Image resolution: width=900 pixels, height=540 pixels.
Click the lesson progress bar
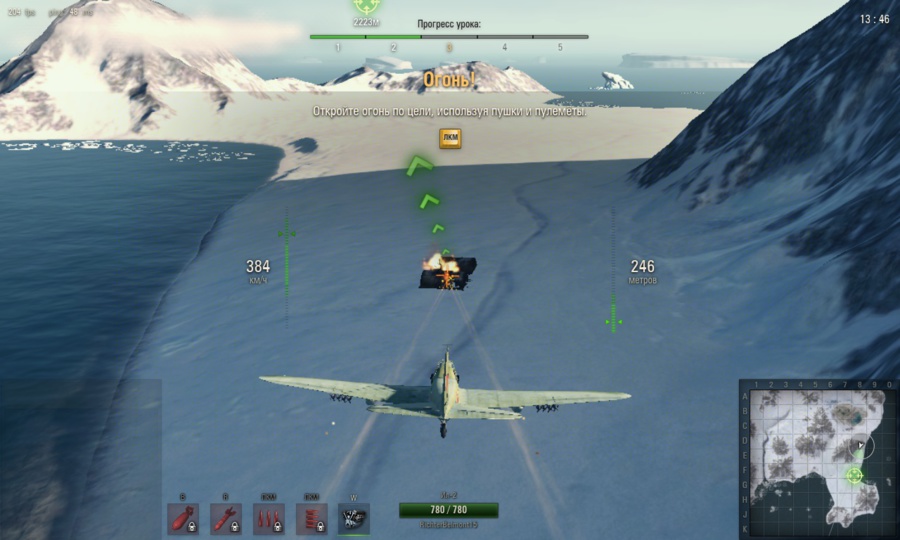click(x=449, y=37)
